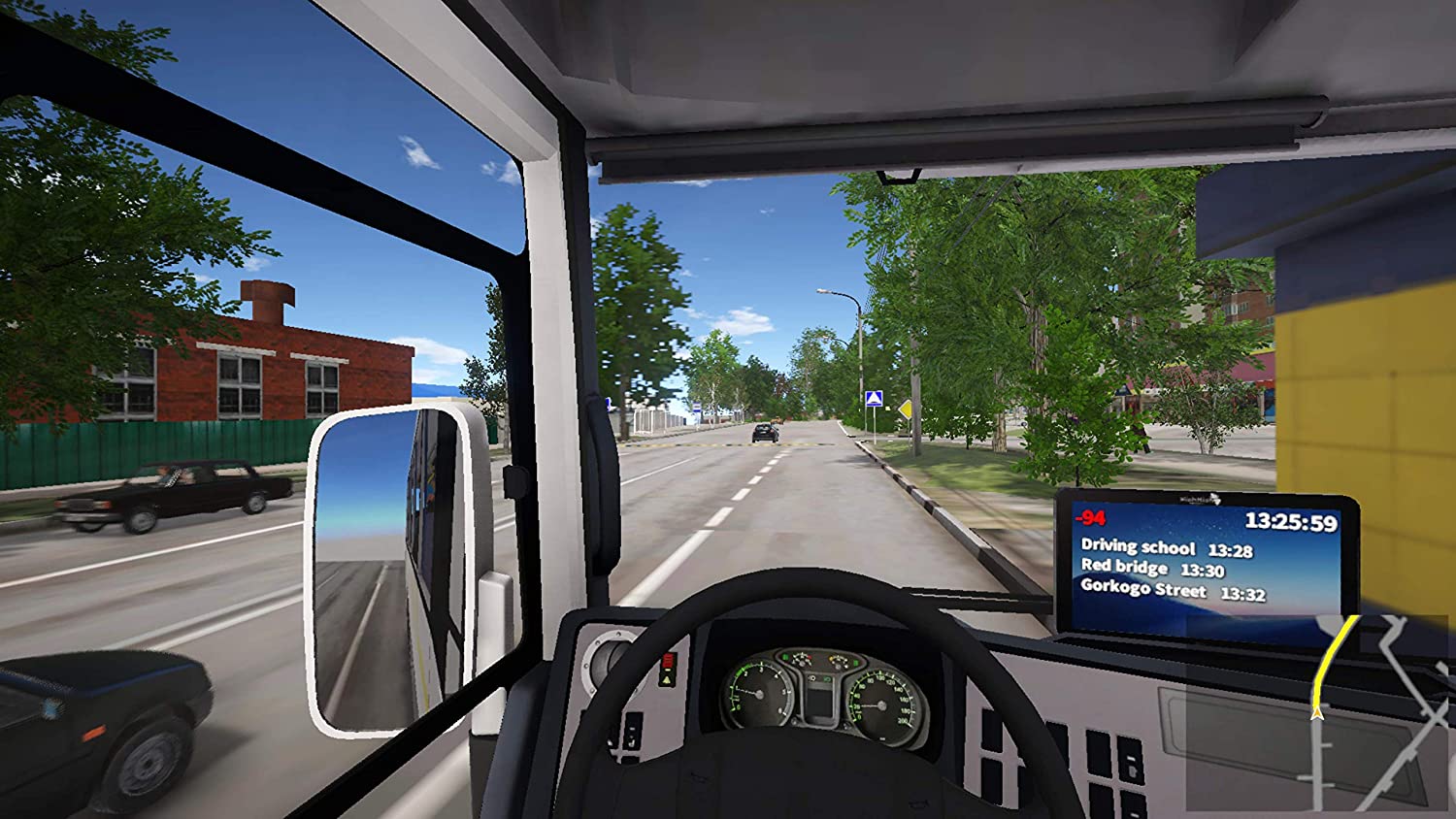Screen dimensions: 1456x819
Task: Open the route minimap
Action: 1318,714
